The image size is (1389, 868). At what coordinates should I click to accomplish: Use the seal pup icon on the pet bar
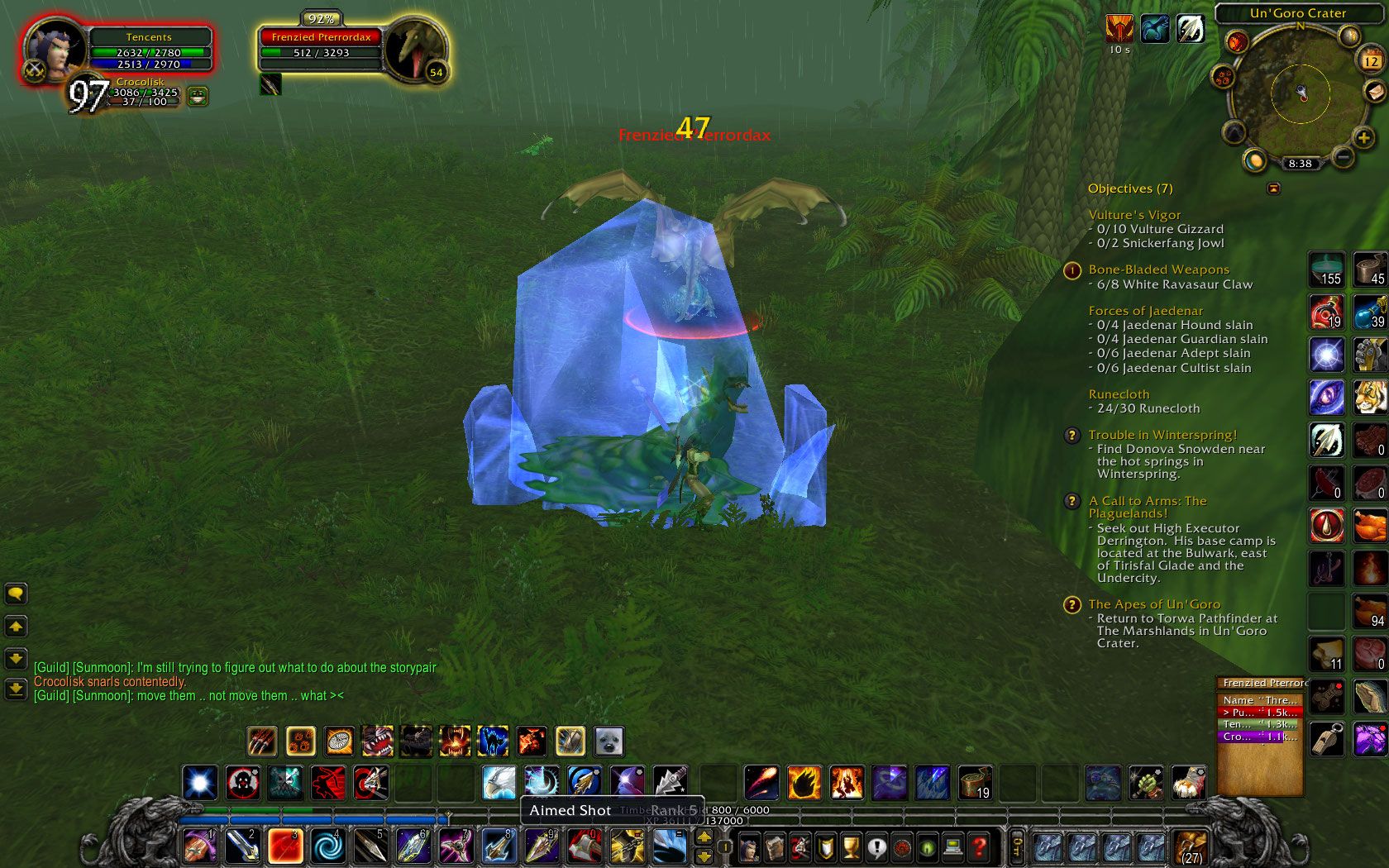click(x=609, y=742)
